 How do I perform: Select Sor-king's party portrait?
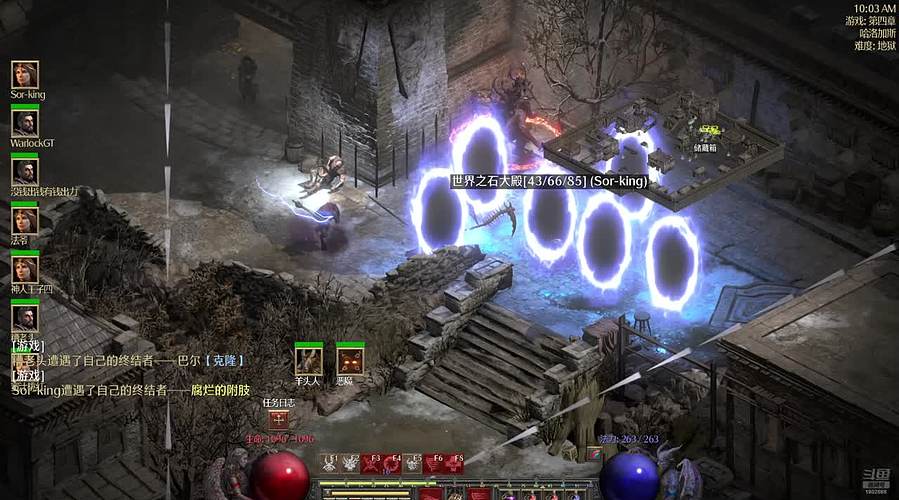(x=25, y=75)
